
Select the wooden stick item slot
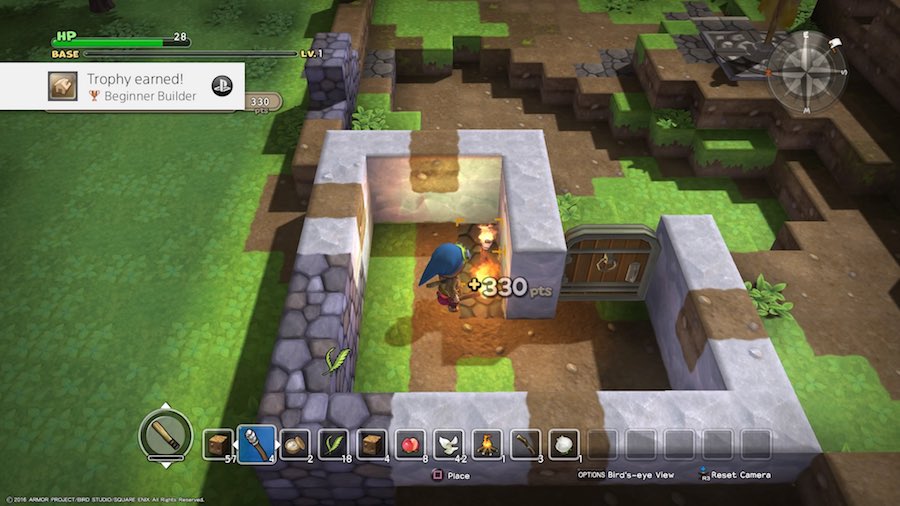tap(525, 444)
